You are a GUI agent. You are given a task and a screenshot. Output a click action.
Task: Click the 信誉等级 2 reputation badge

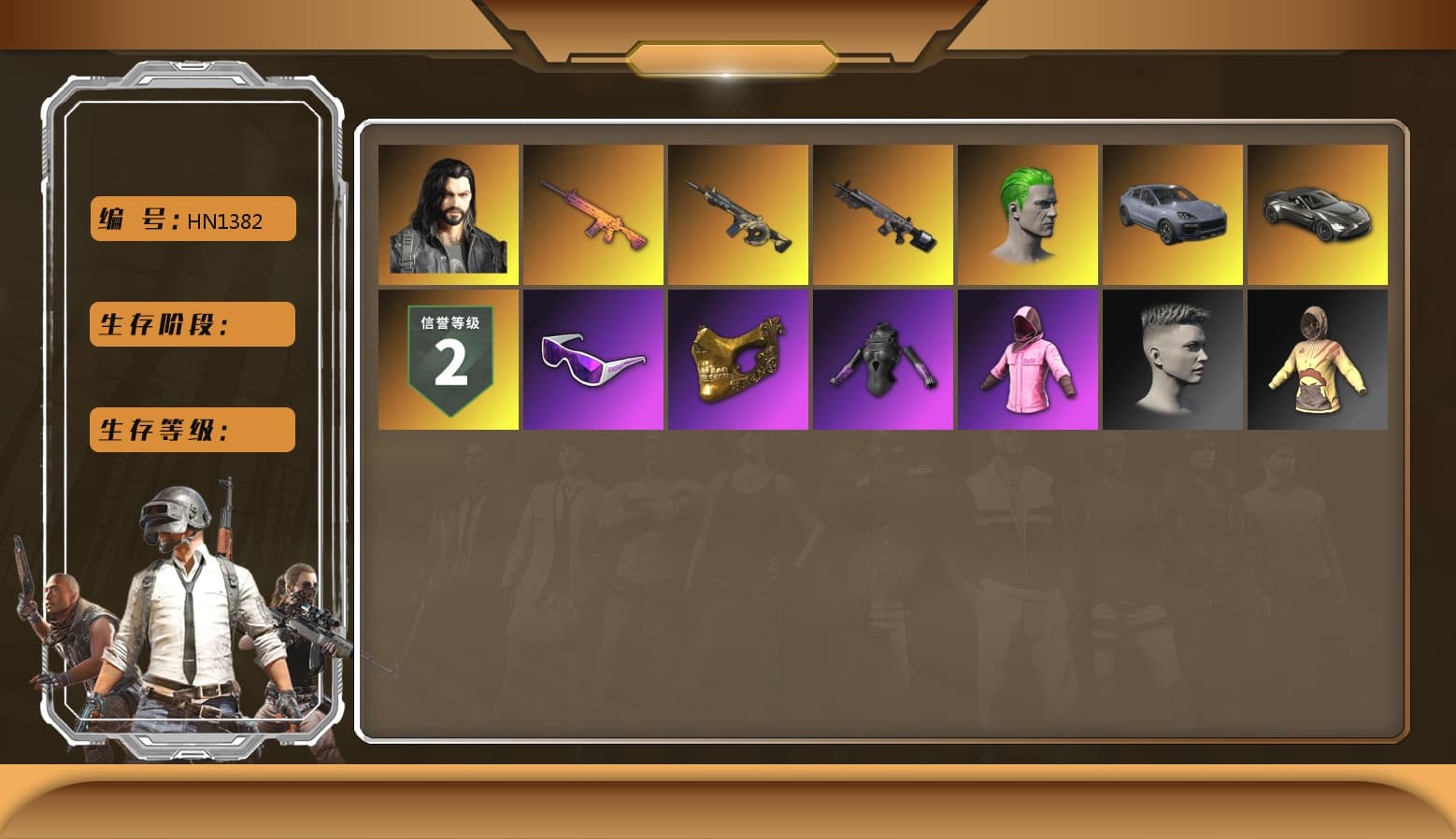coord(448,360)
